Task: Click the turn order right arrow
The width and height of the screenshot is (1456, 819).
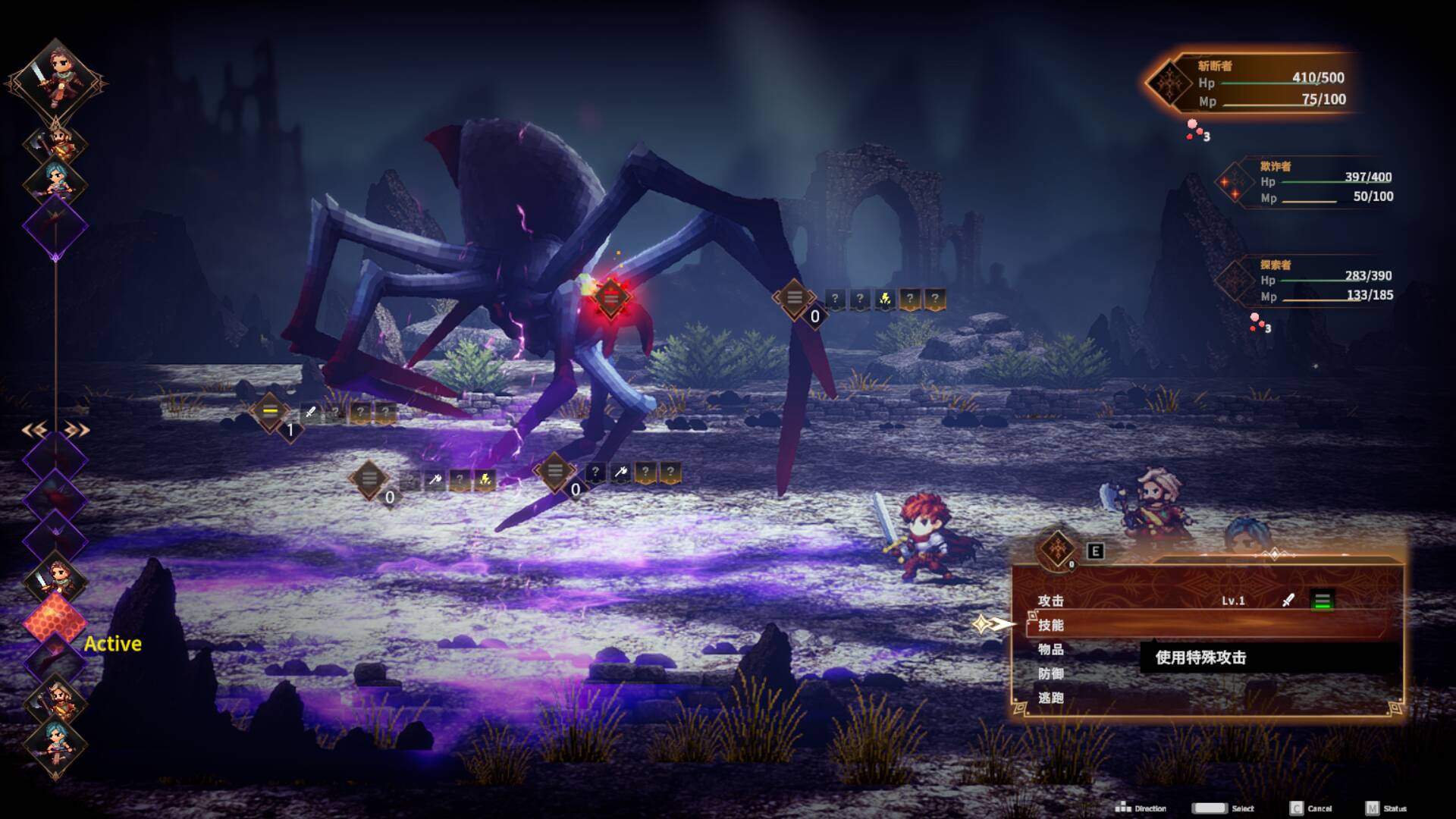Action: pyautogui.click(x=77, y=431)
